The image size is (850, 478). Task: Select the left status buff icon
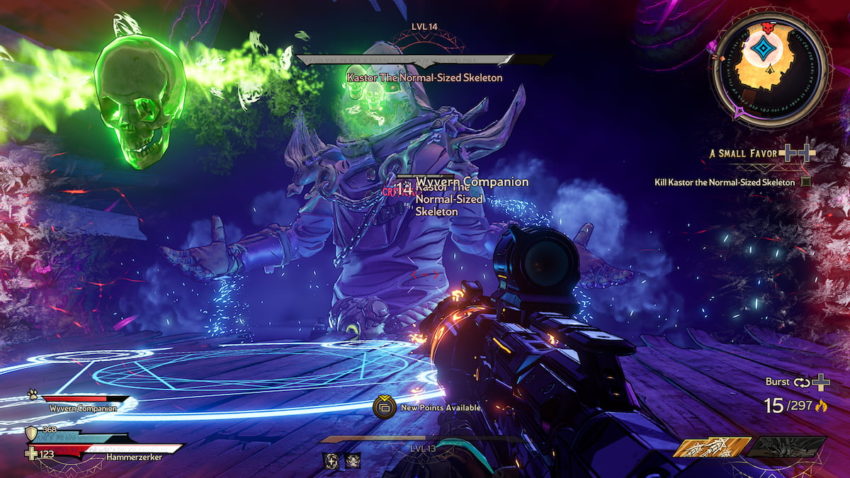pos(331,460)
